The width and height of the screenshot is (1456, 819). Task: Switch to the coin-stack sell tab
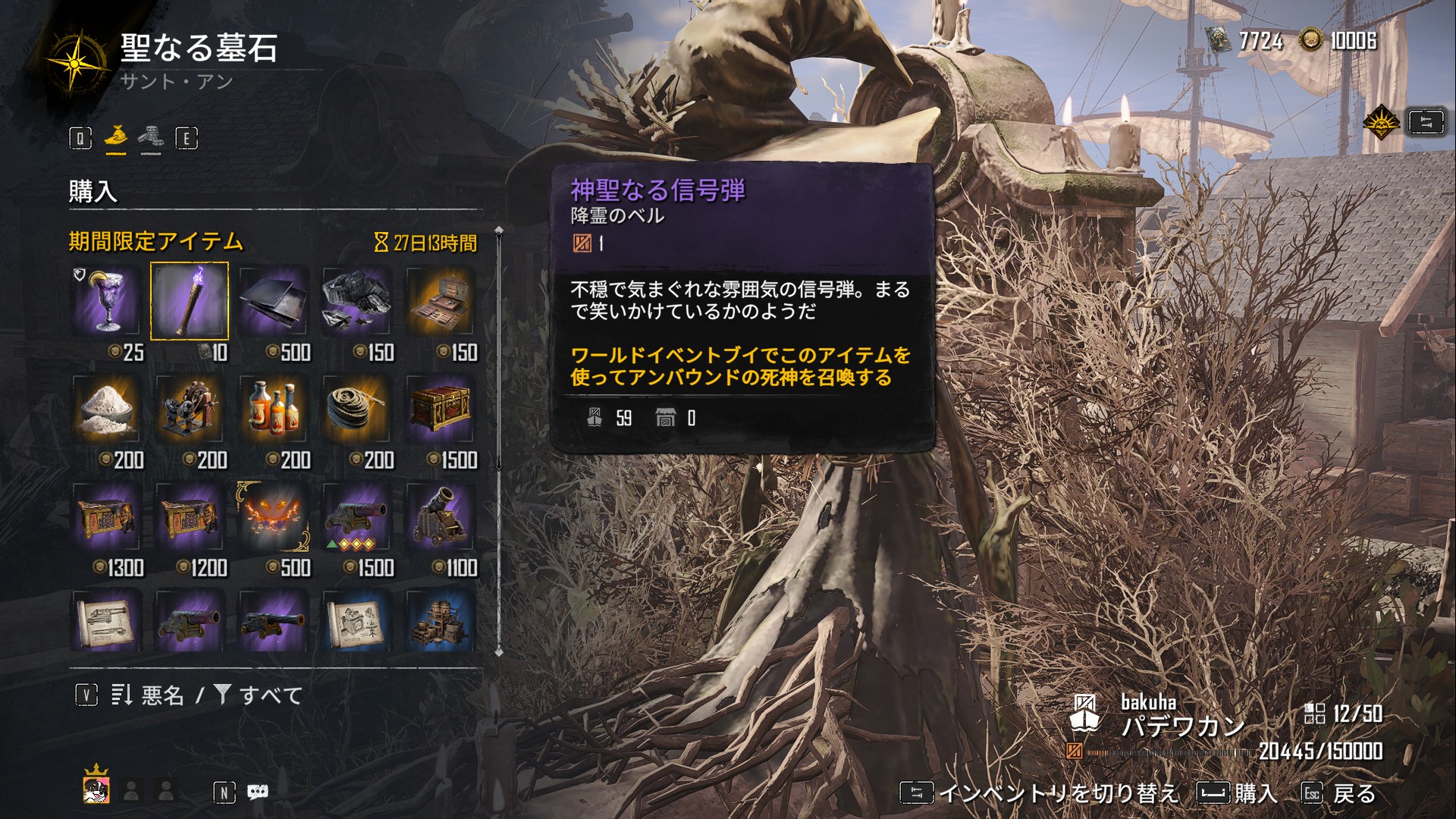tap(150, 137)
